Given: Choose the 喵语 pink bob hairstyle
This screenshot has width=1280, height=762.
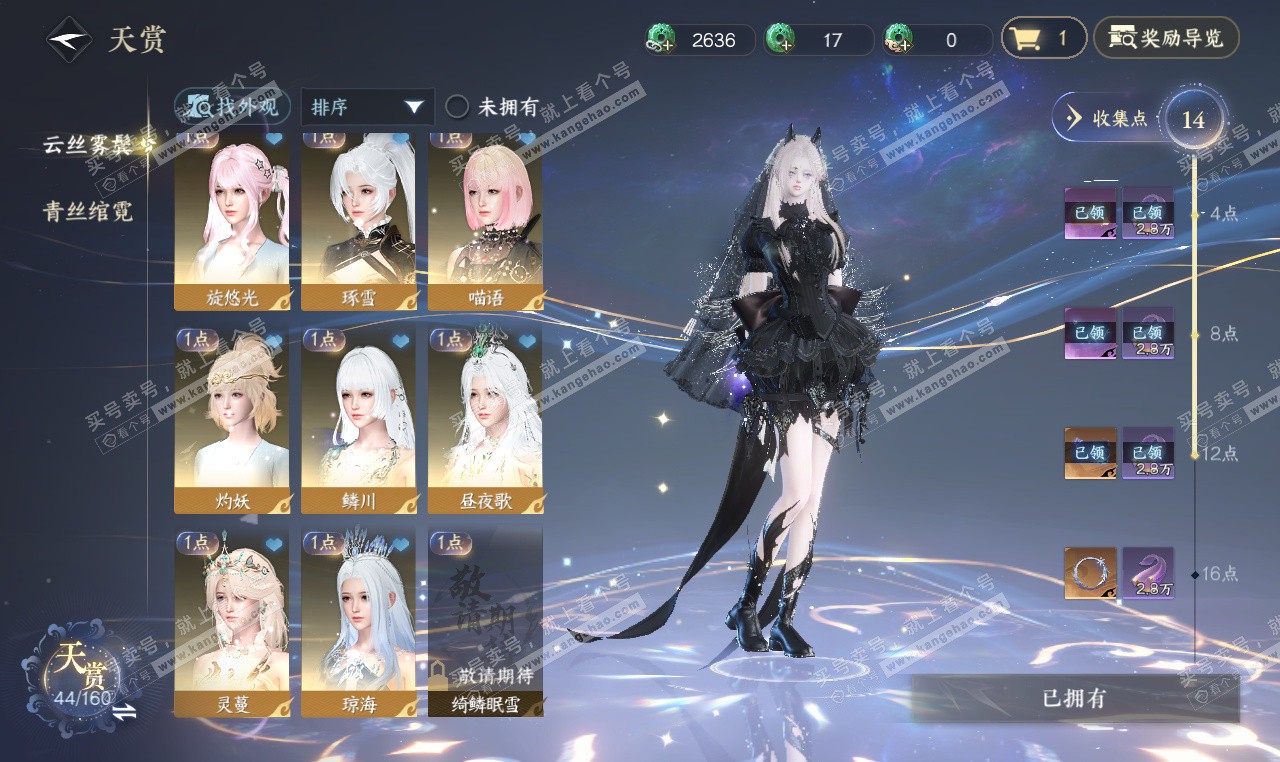Looking at the screenshot, I should [486, 220].
